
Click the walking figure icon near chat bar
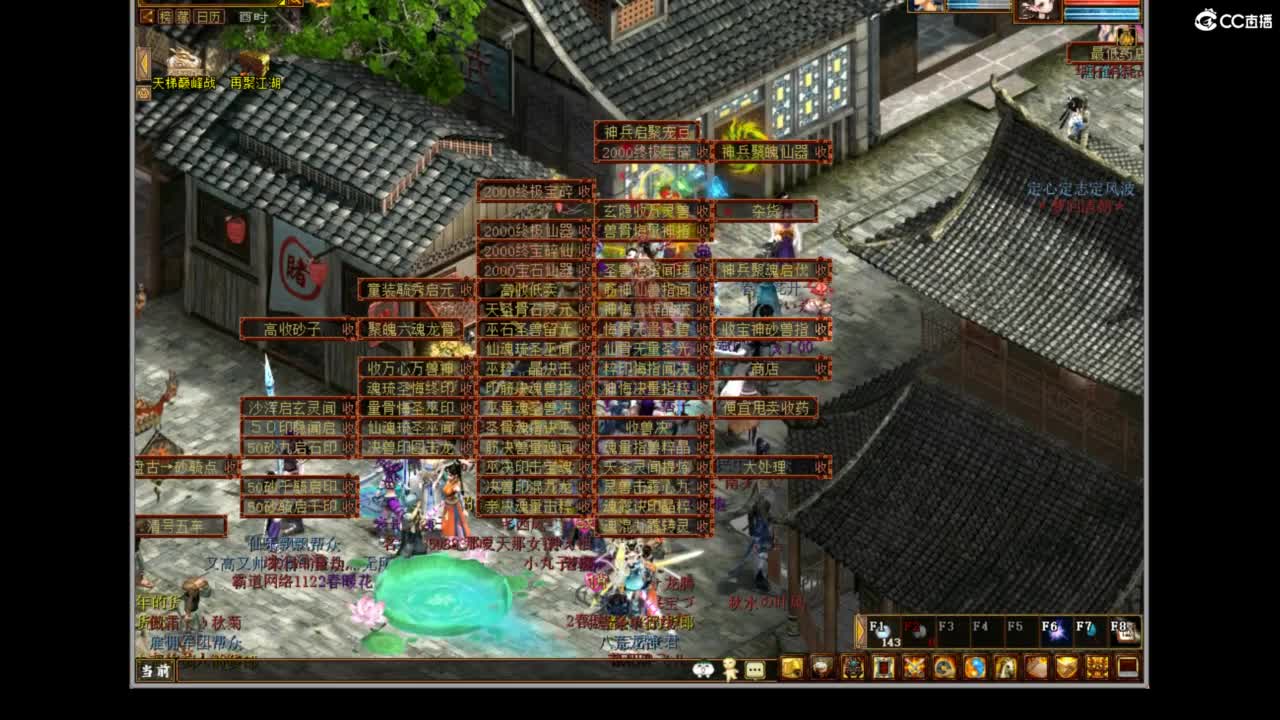pyautogui.click(x=730, y=668)
